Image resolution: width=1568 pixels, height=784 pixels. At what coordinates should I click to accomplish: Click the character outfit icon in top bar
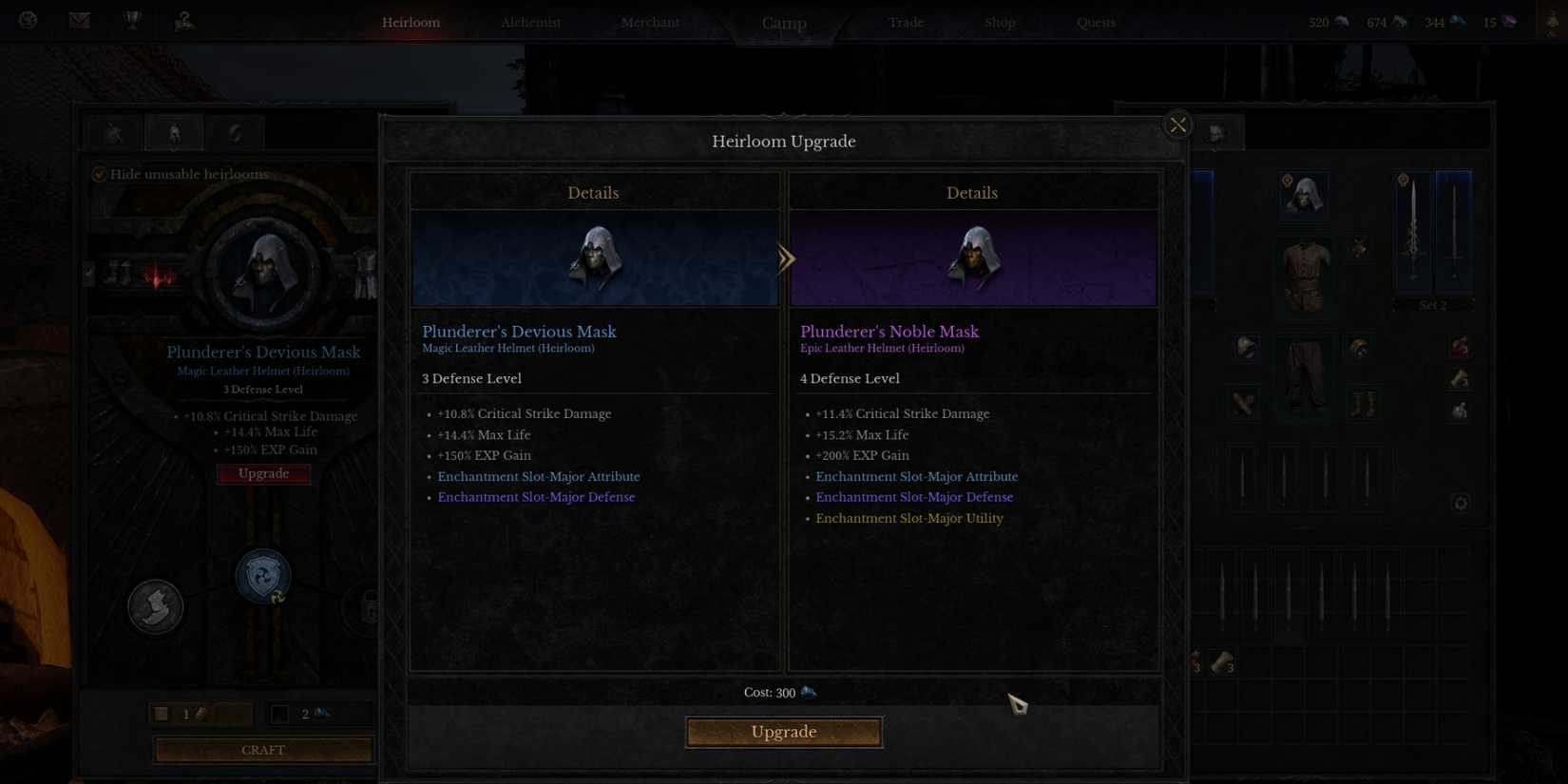pos(183,20)
